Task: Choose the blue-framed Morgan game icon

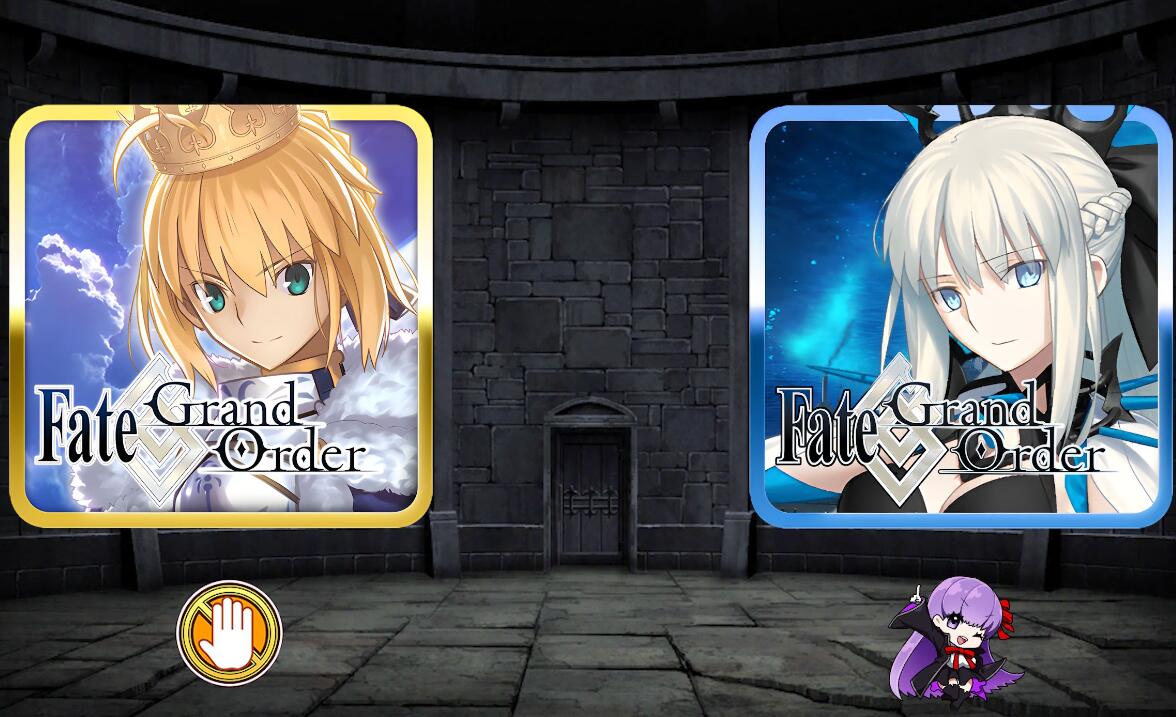Action: (962, 315)
